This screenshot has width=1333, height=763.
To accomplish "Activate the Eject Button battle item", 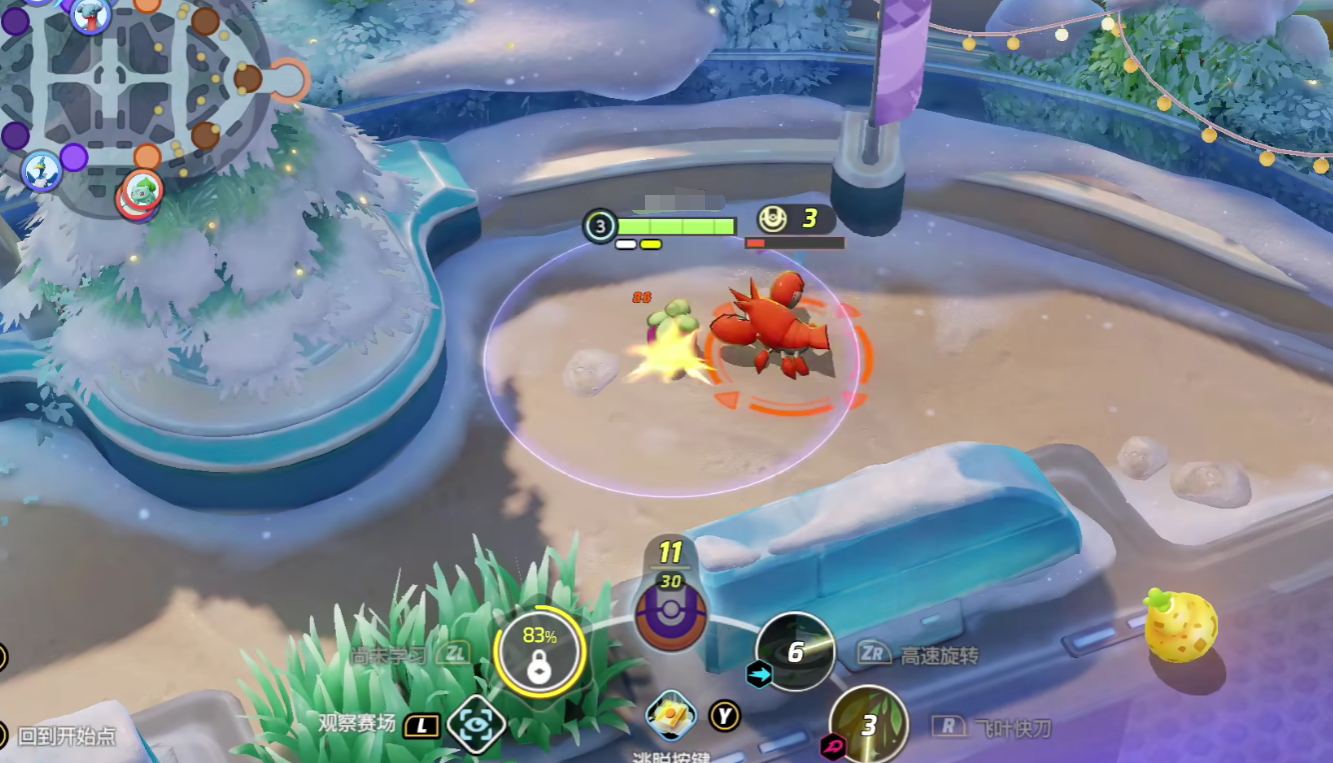I will coord(671,716).
